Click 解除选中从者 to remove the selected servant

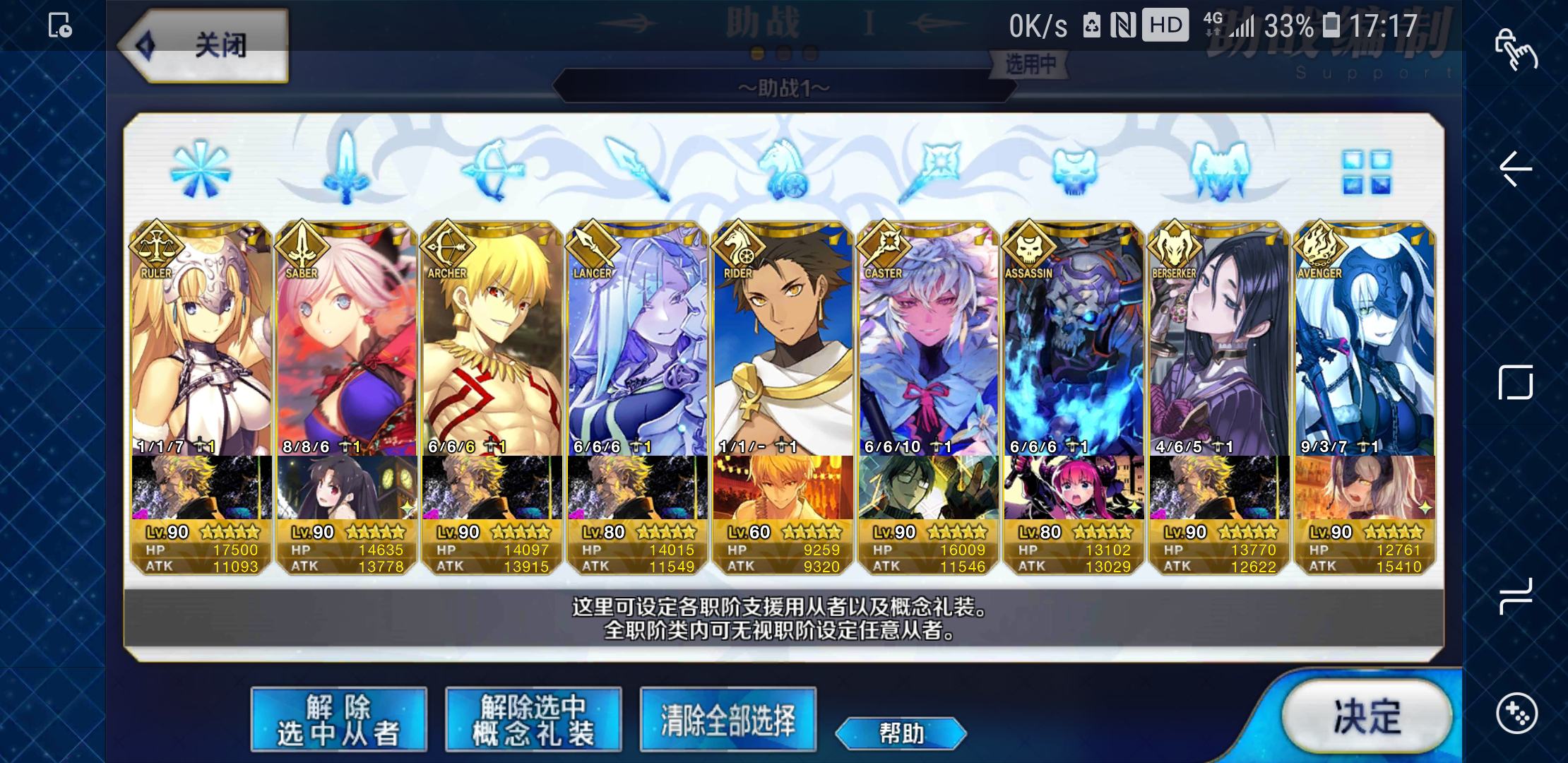point(338,719)
